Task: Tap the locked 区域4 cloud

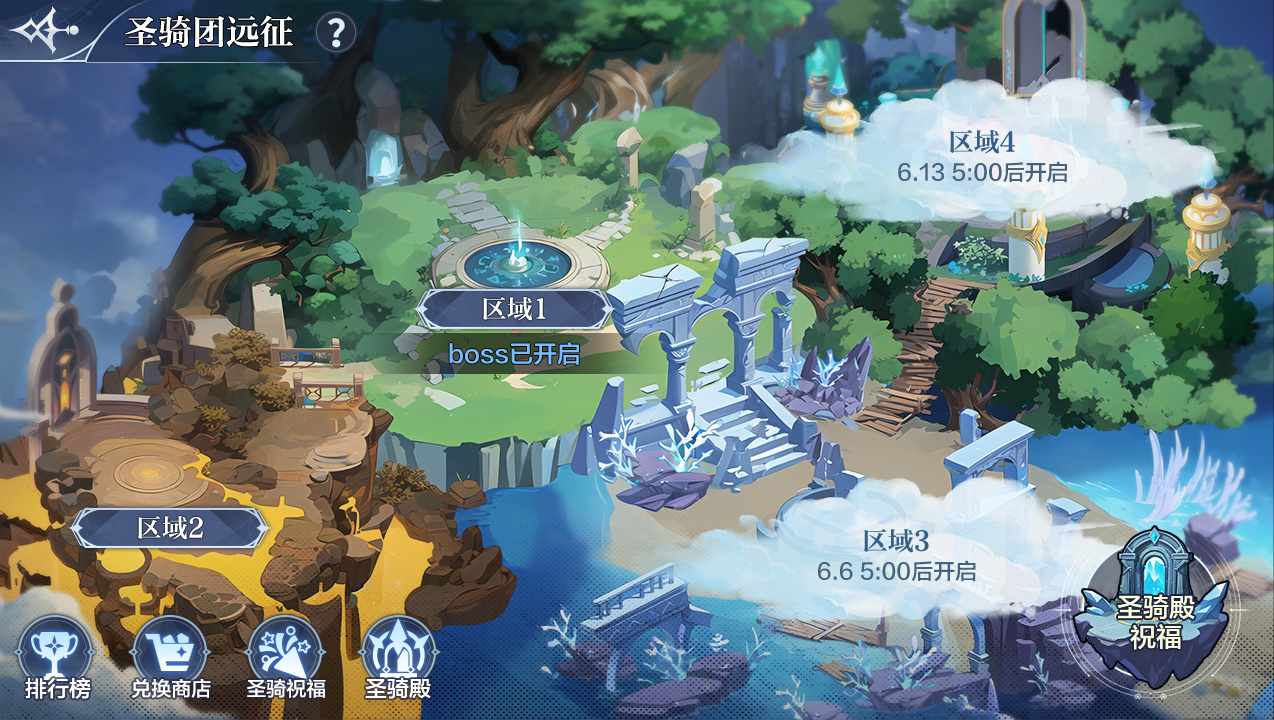Action: (x=982, y=157)
